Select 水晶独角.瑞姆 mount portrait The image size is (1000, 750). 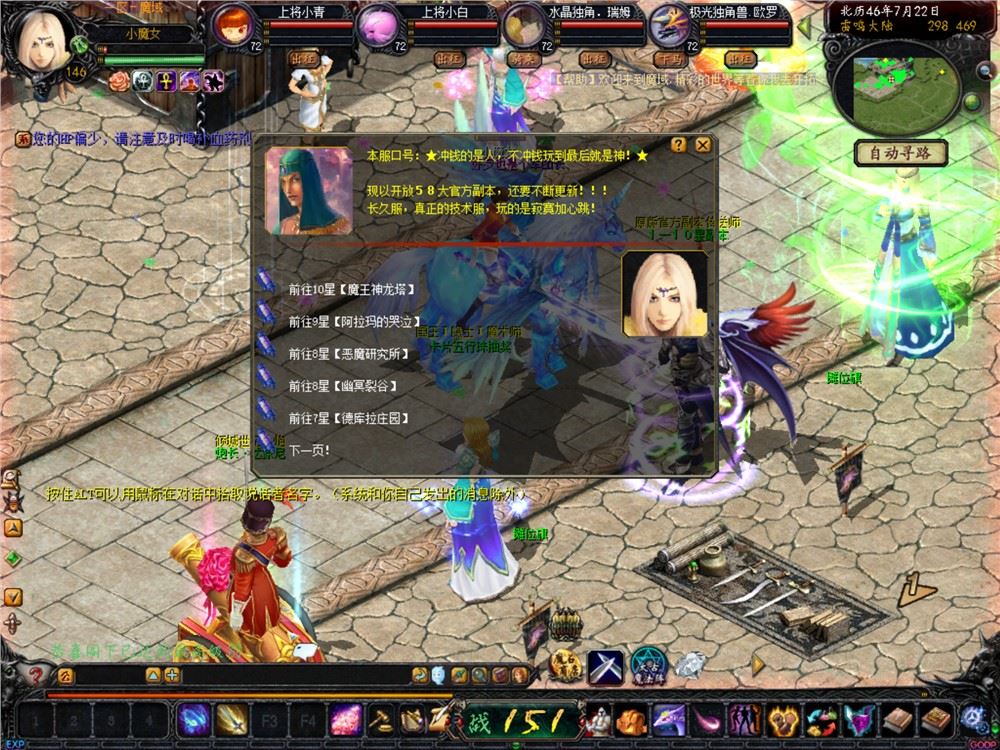click(x=523, y=24)
